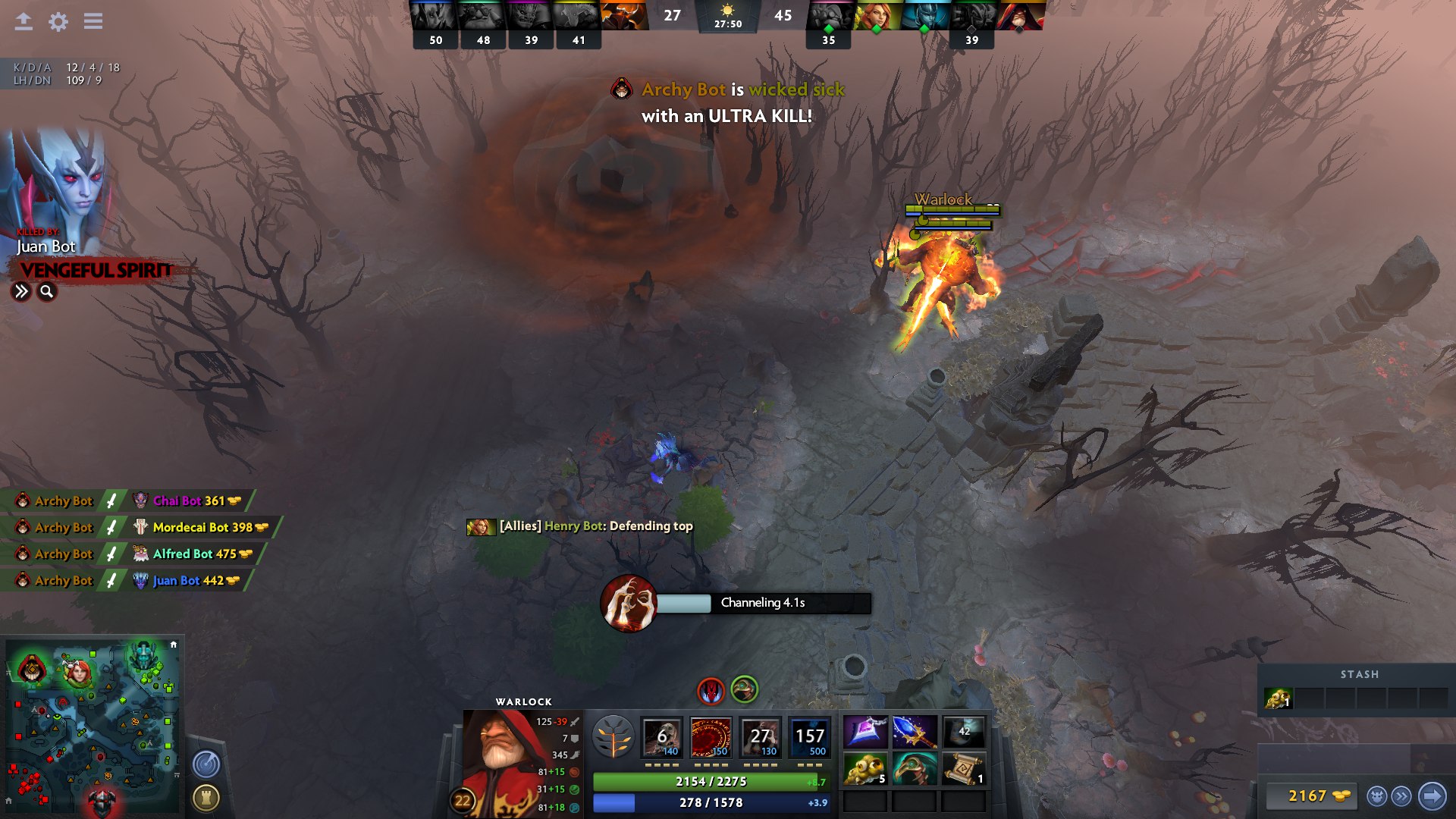Select the ultimate ability on 157 cooldown
Image resolution: width=1456 pixels, height=819 pixels.
(x=809, y=736)
